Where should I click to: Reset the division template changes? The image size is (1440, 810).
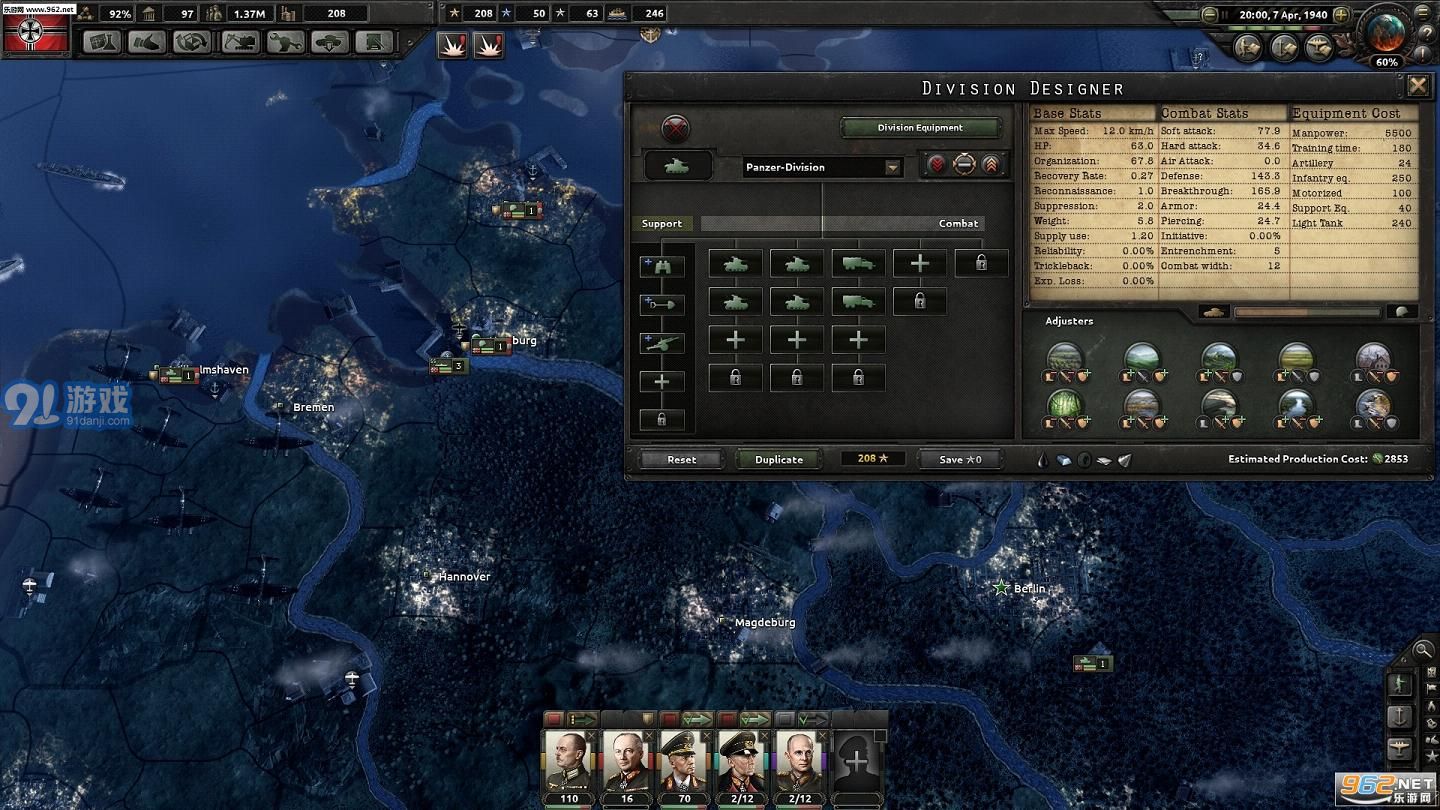pos(681,459)
